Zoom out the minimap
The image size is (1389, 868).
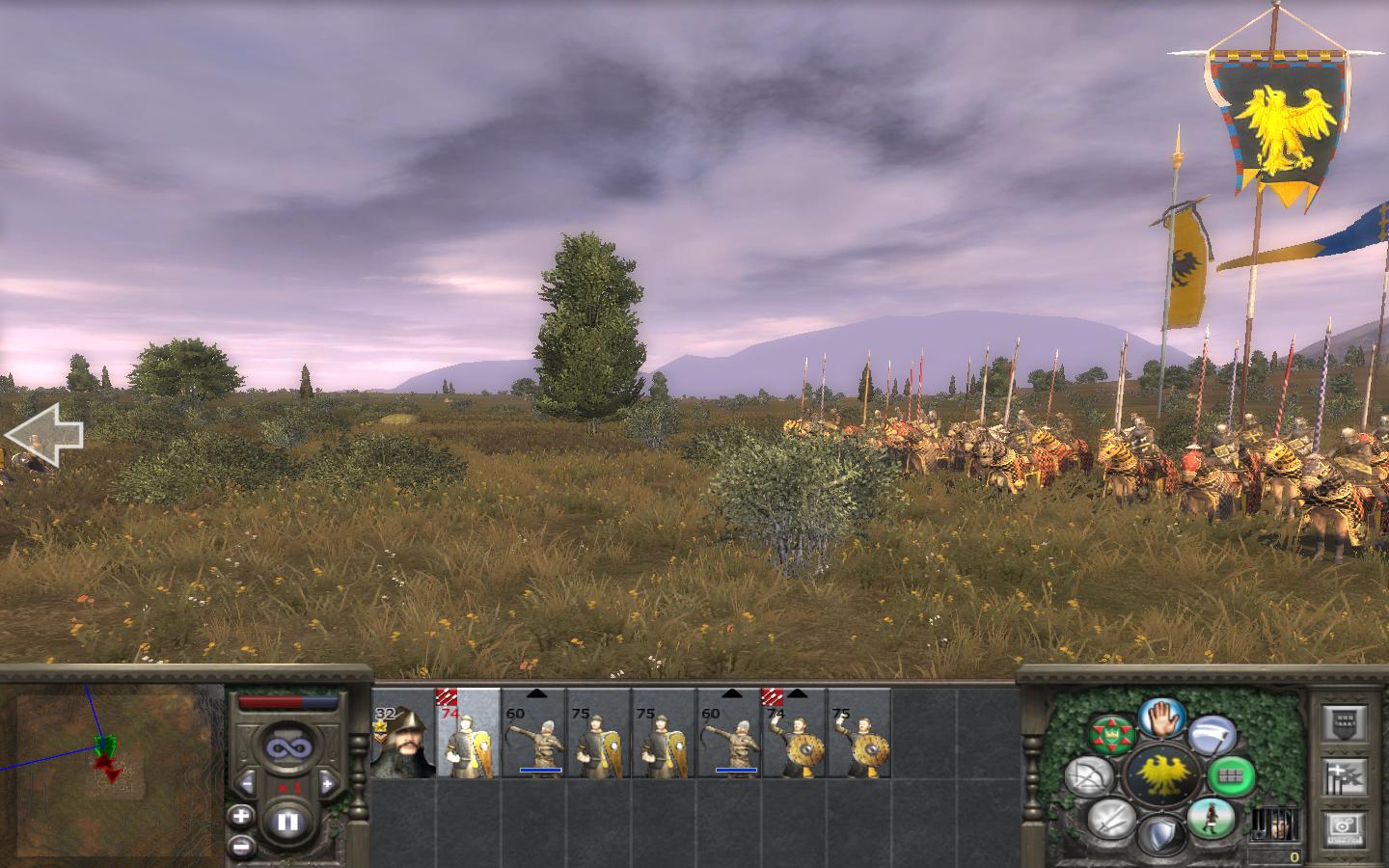(x=241, y=846)
